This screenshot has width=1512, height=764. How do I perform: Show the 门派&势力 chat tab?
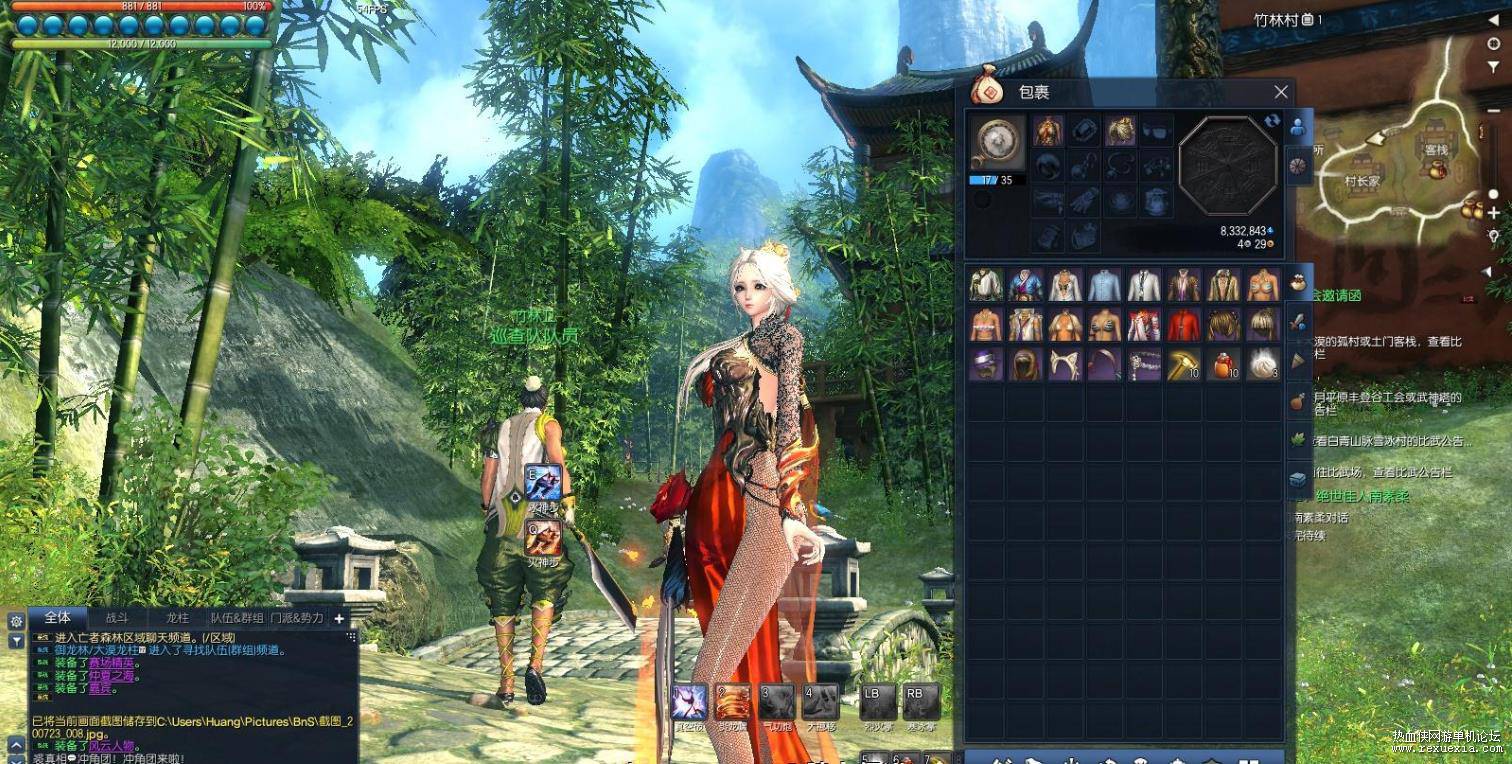coord(297,618)
